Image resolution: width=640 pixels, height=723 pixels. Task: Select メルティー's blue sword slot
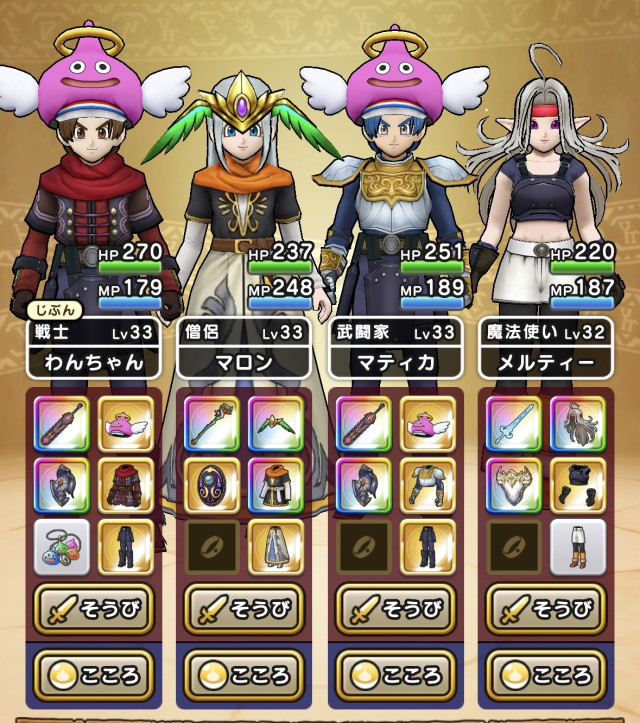tap(513, 422)
